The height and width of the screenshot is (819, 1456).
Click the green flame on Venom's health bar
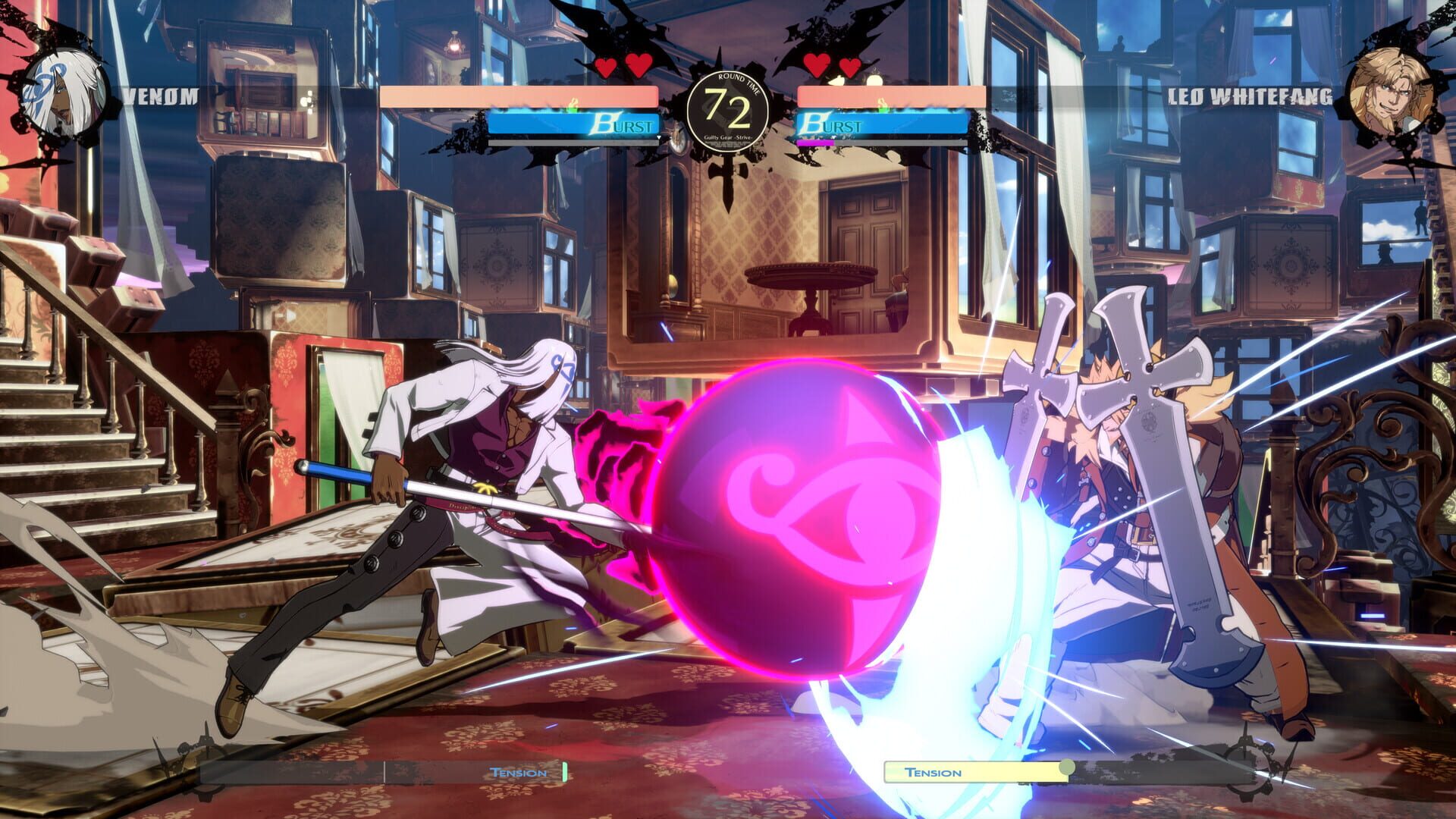(x=573, y=102)
